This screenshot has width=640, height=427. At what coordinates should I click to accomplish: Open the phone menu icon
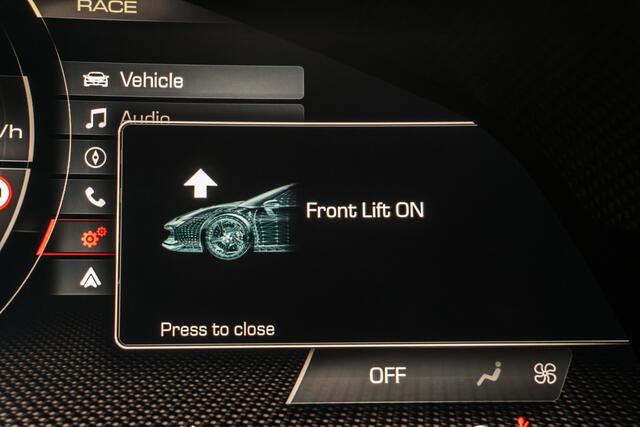[x=96, y=197]
